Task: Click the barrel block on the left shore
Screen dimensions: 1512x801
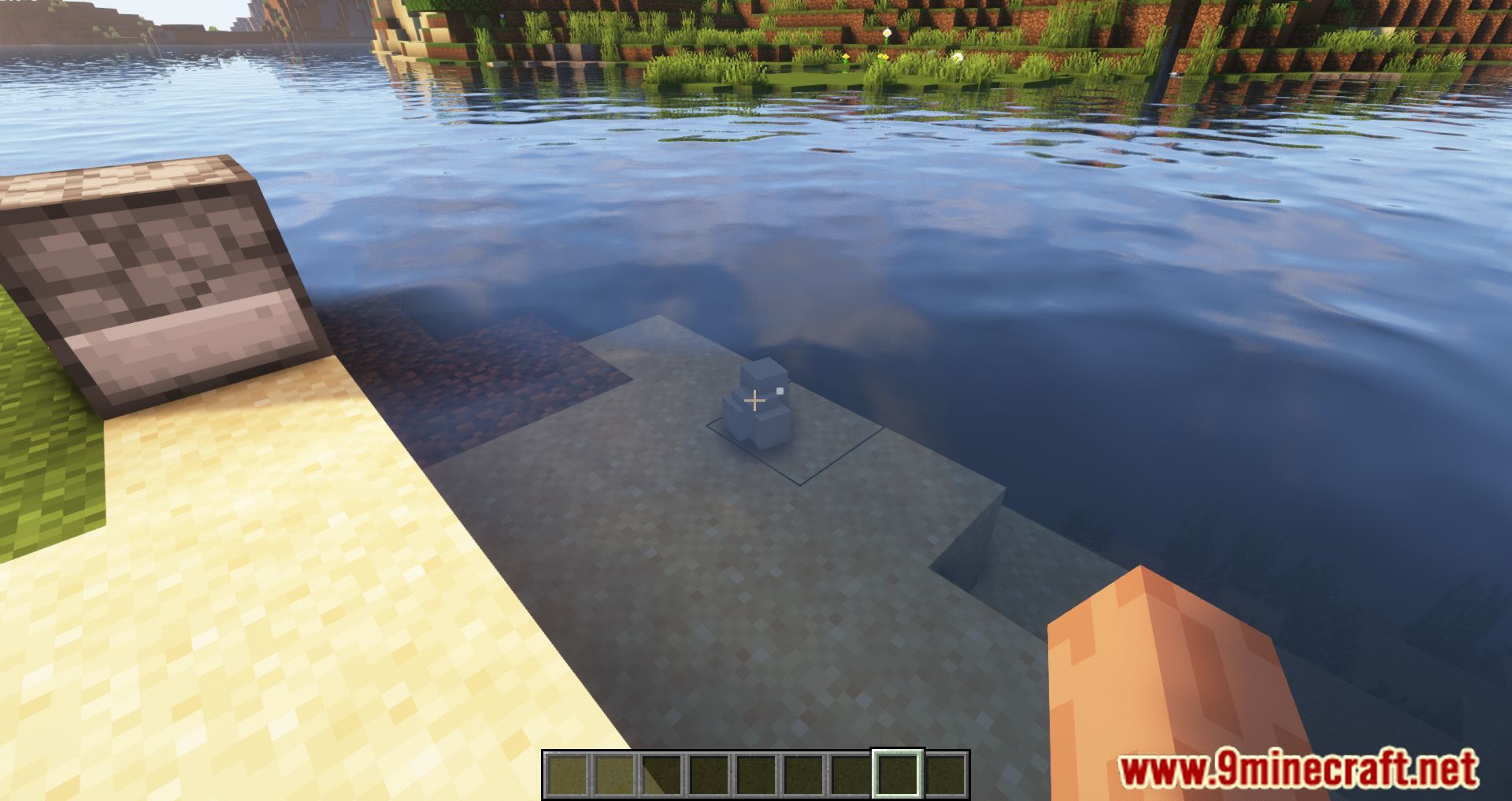Action: 154,276
